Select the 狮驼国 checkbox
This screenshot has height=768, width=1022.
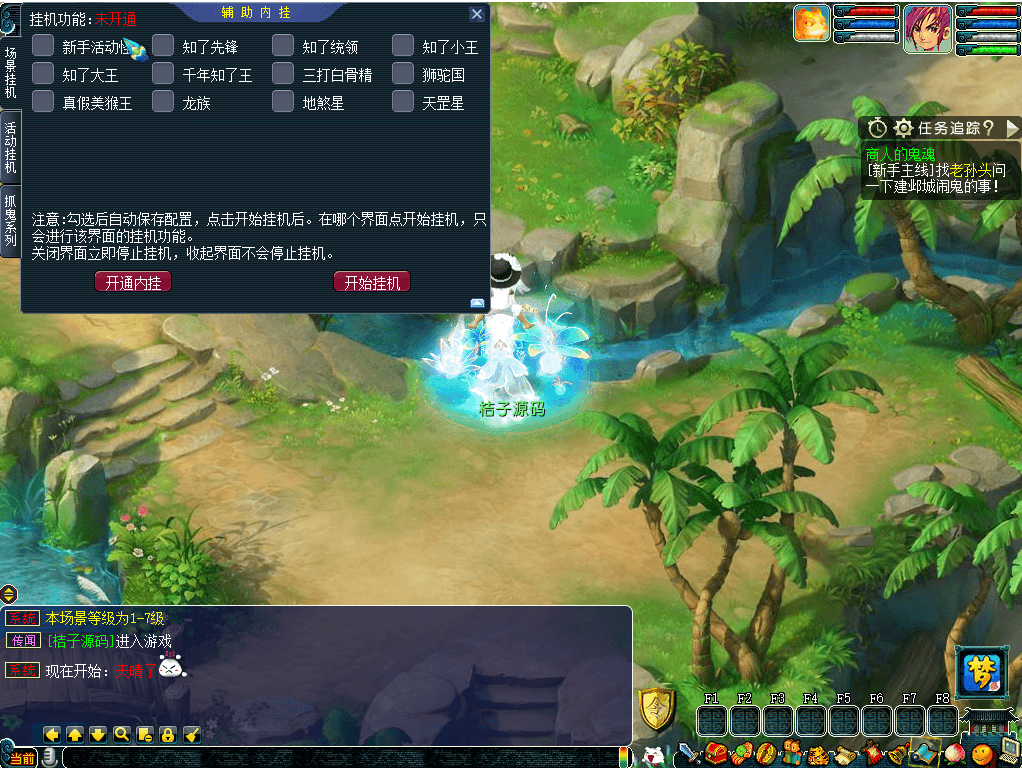(403, 74)
